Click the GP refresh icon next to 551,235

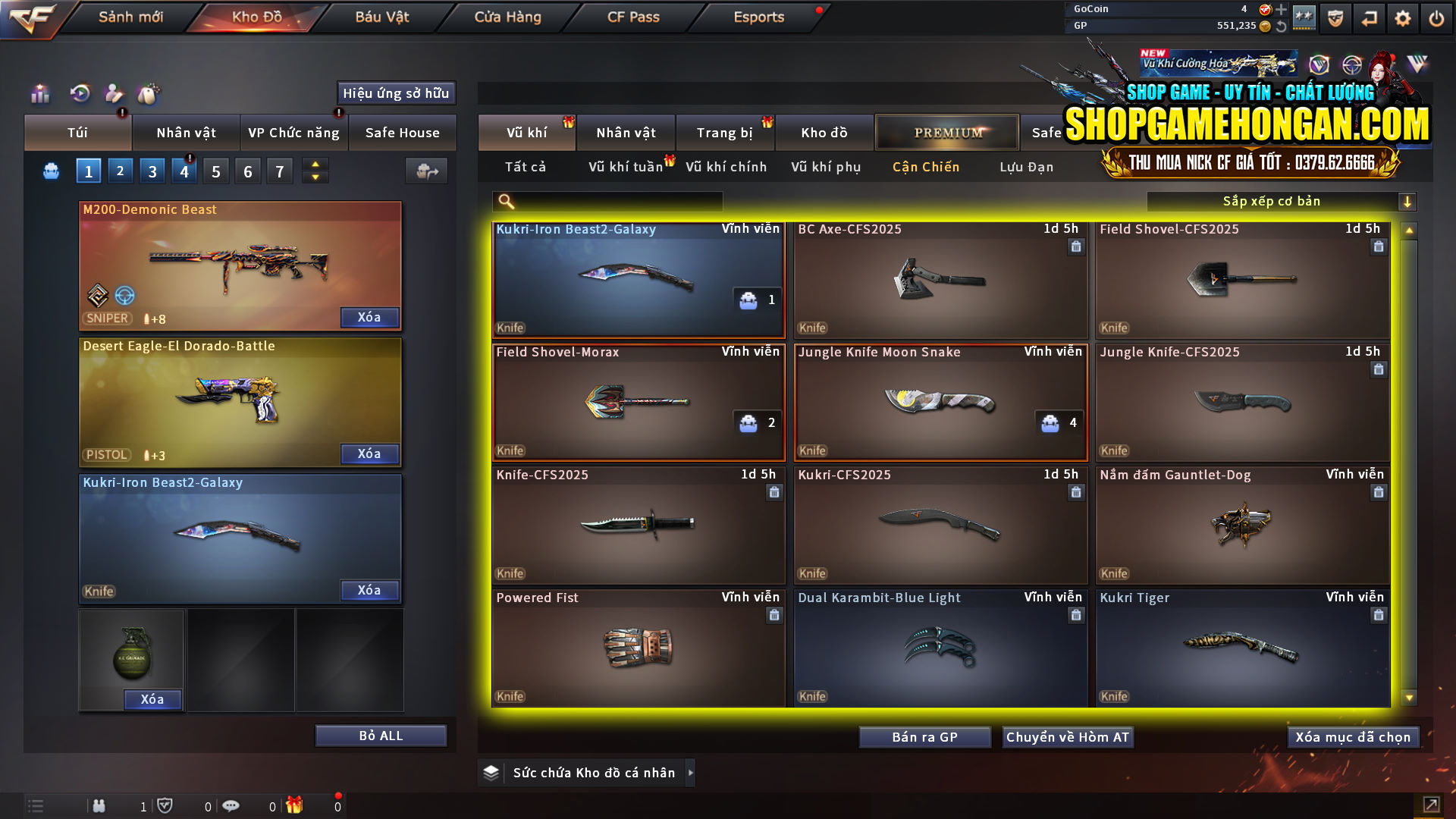tap(1282, 25)
